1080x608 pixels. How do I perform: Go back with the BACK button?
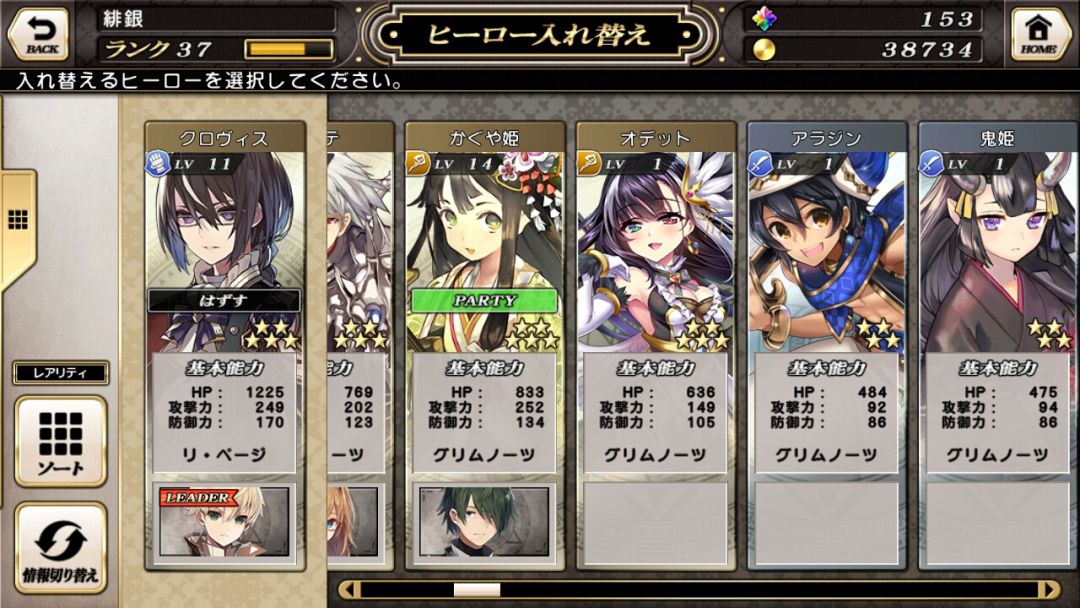tap(38, 33)
